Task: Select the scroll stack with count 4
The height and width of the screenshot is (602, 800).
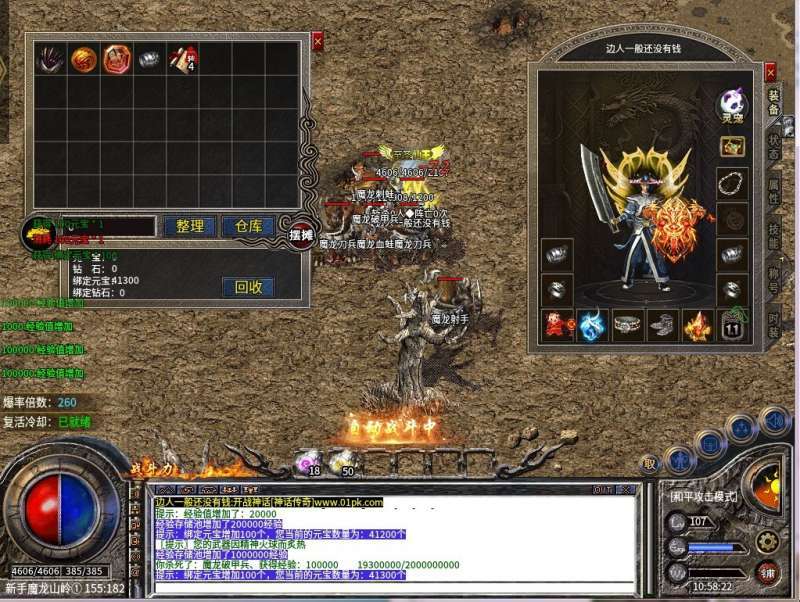Action: pyautogui.click(x=183, y=59)
